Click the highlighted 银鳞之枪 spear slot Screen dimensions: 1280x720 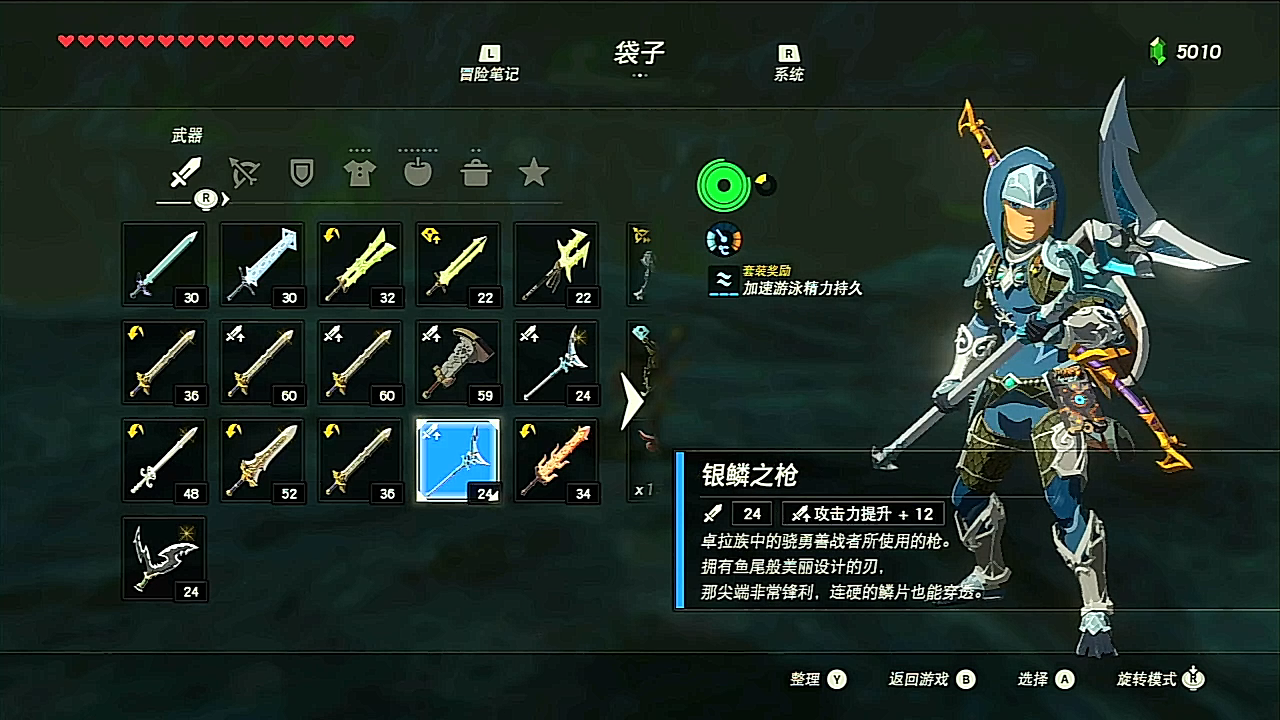point(458,460)
